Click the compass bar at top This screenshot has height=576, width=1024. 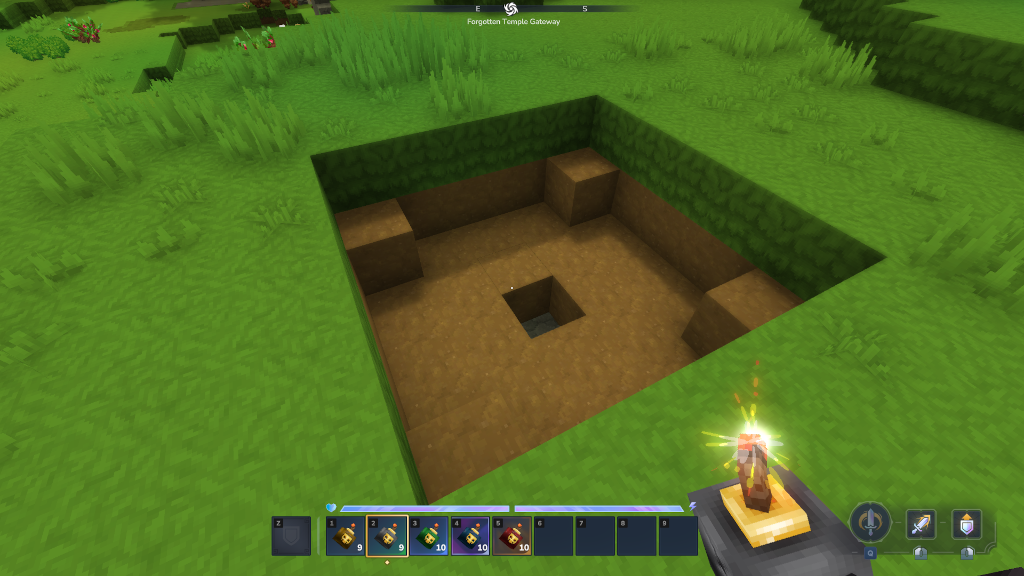(x=511, y=8)
